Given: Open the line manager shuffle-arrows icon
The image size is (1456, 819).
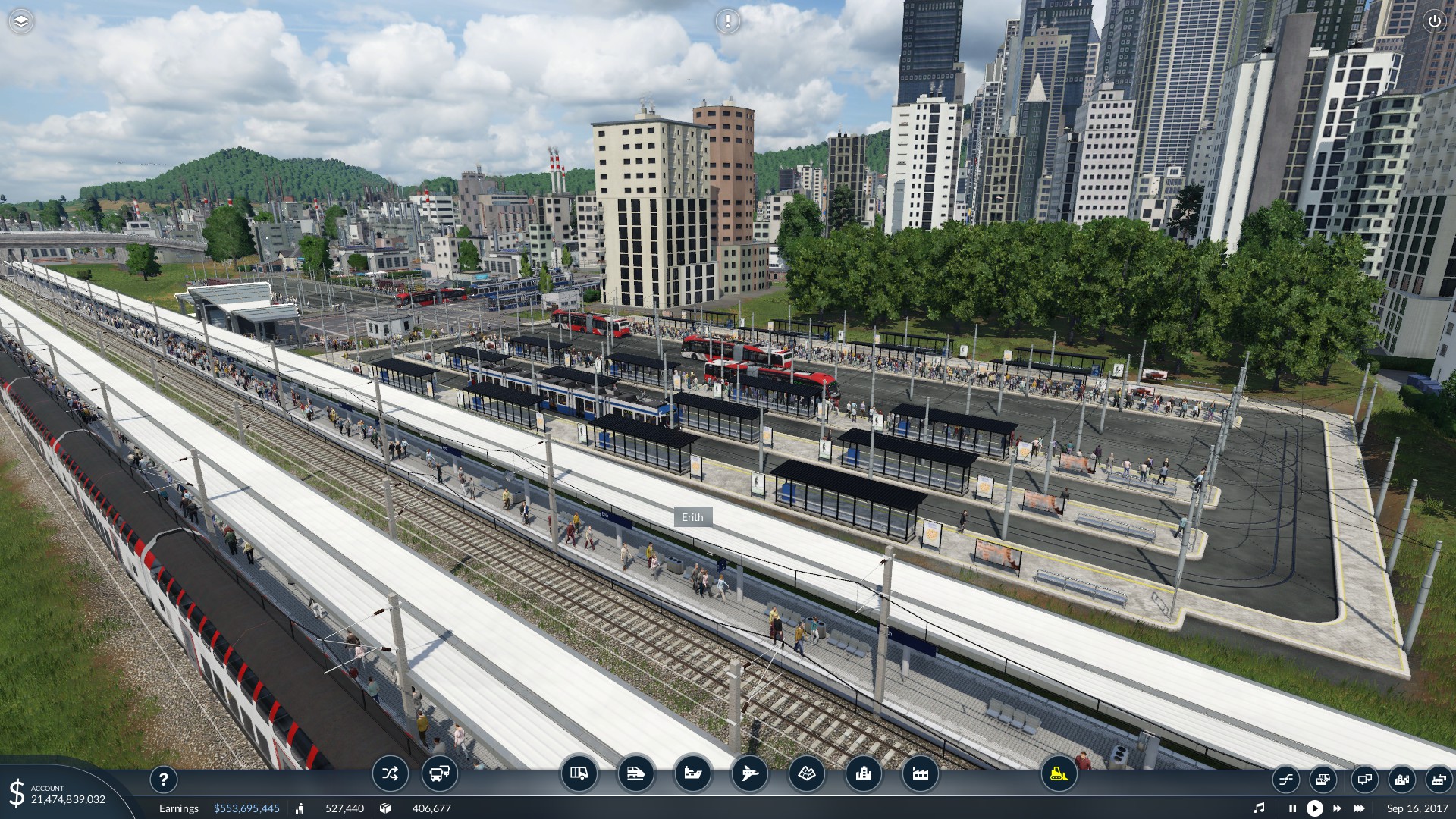Looking at the screenshot, I should [x=390, y=774].
